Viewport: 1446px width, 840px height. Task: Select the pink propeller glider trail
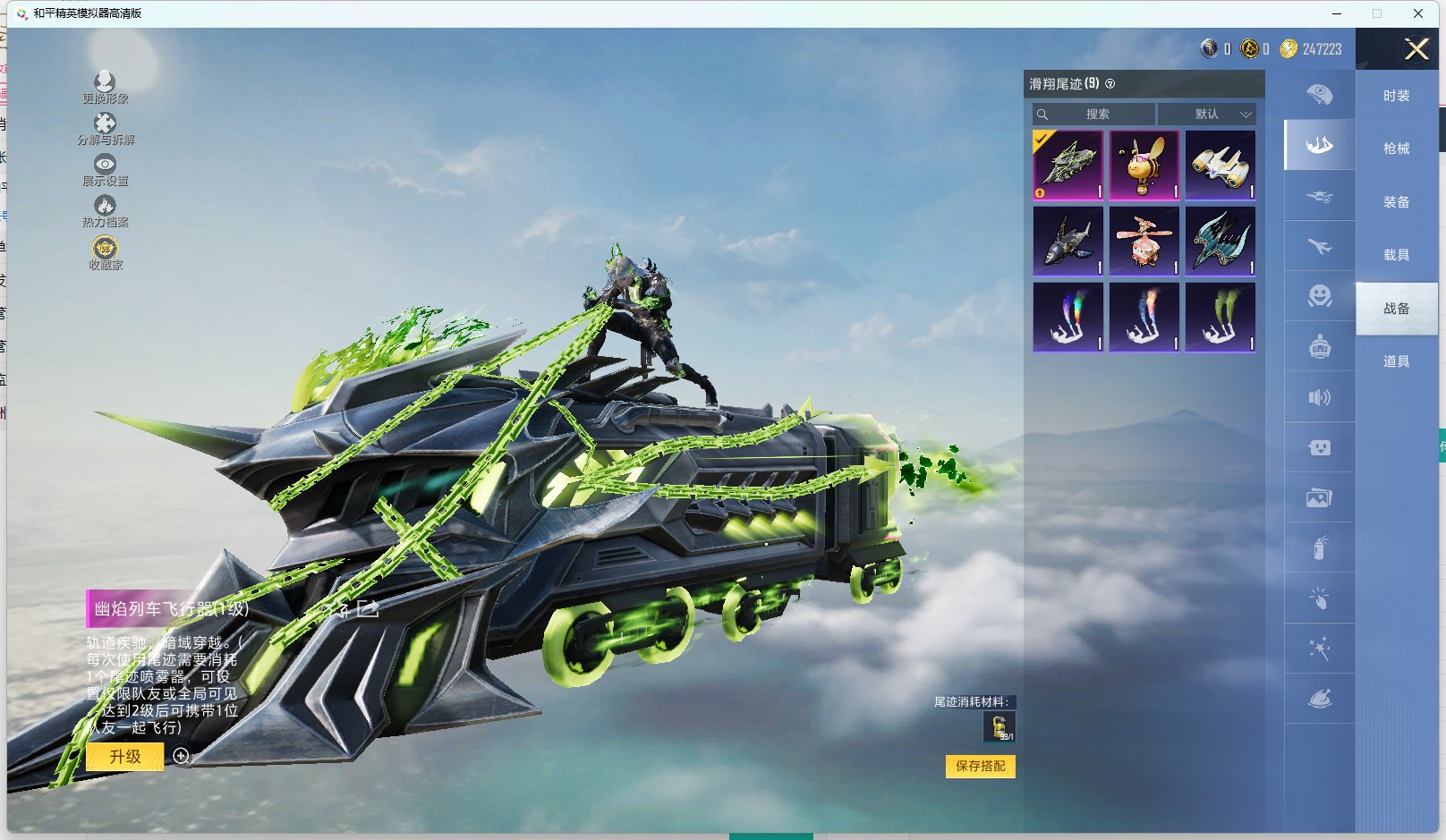[1144, 242]
